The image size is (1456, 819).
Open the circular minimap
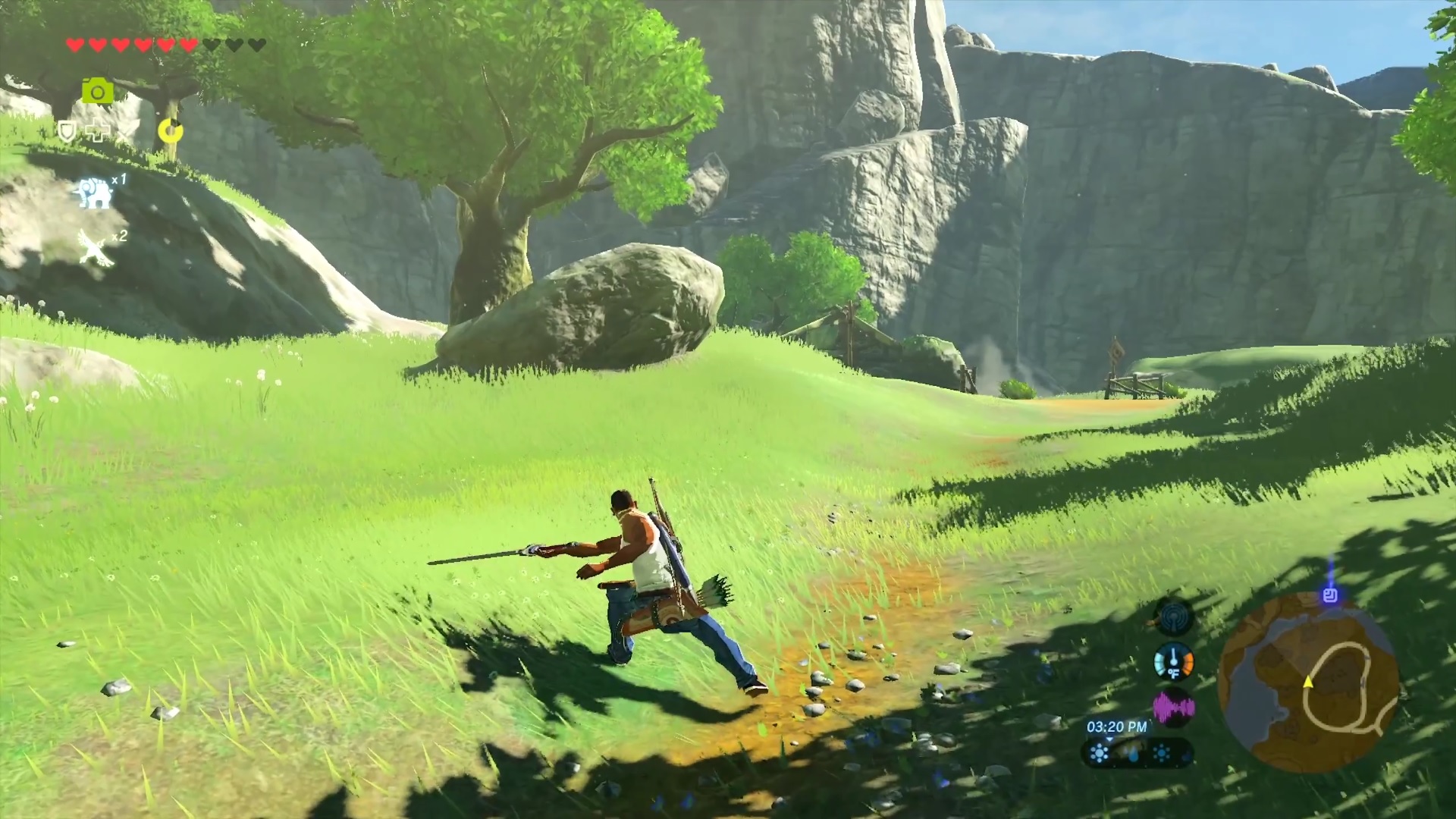click(1308, 682)
